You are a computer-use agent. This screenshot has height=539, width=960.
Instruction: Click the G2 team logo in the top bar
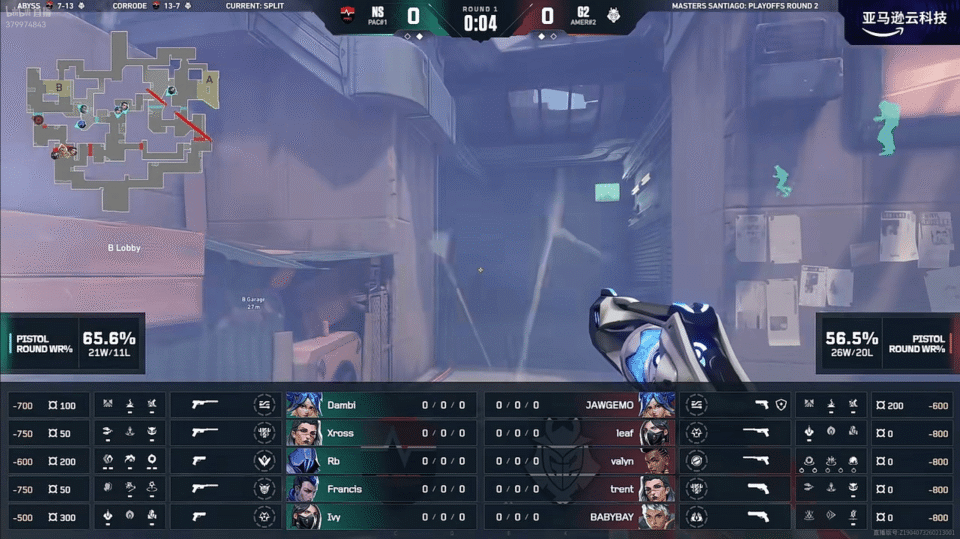[x=612, y=16]
